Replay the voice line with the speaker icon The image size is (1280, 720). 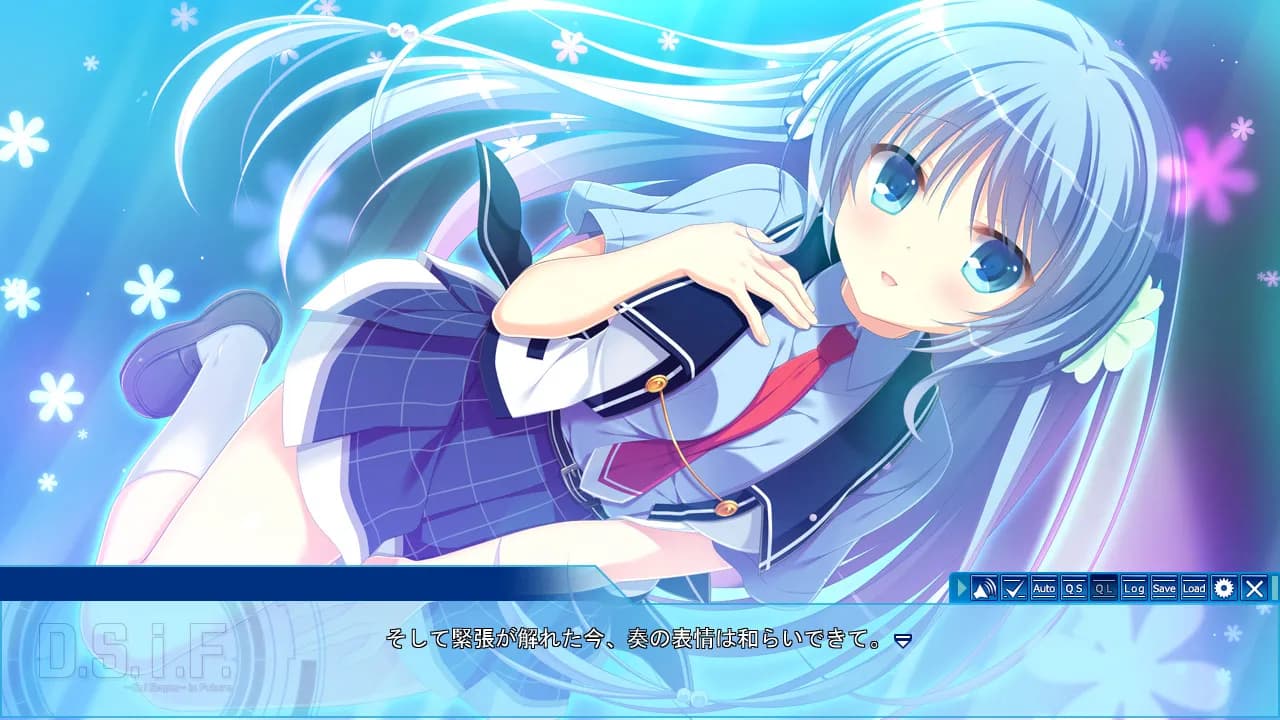pyautogui.click(x=984, y=589)
